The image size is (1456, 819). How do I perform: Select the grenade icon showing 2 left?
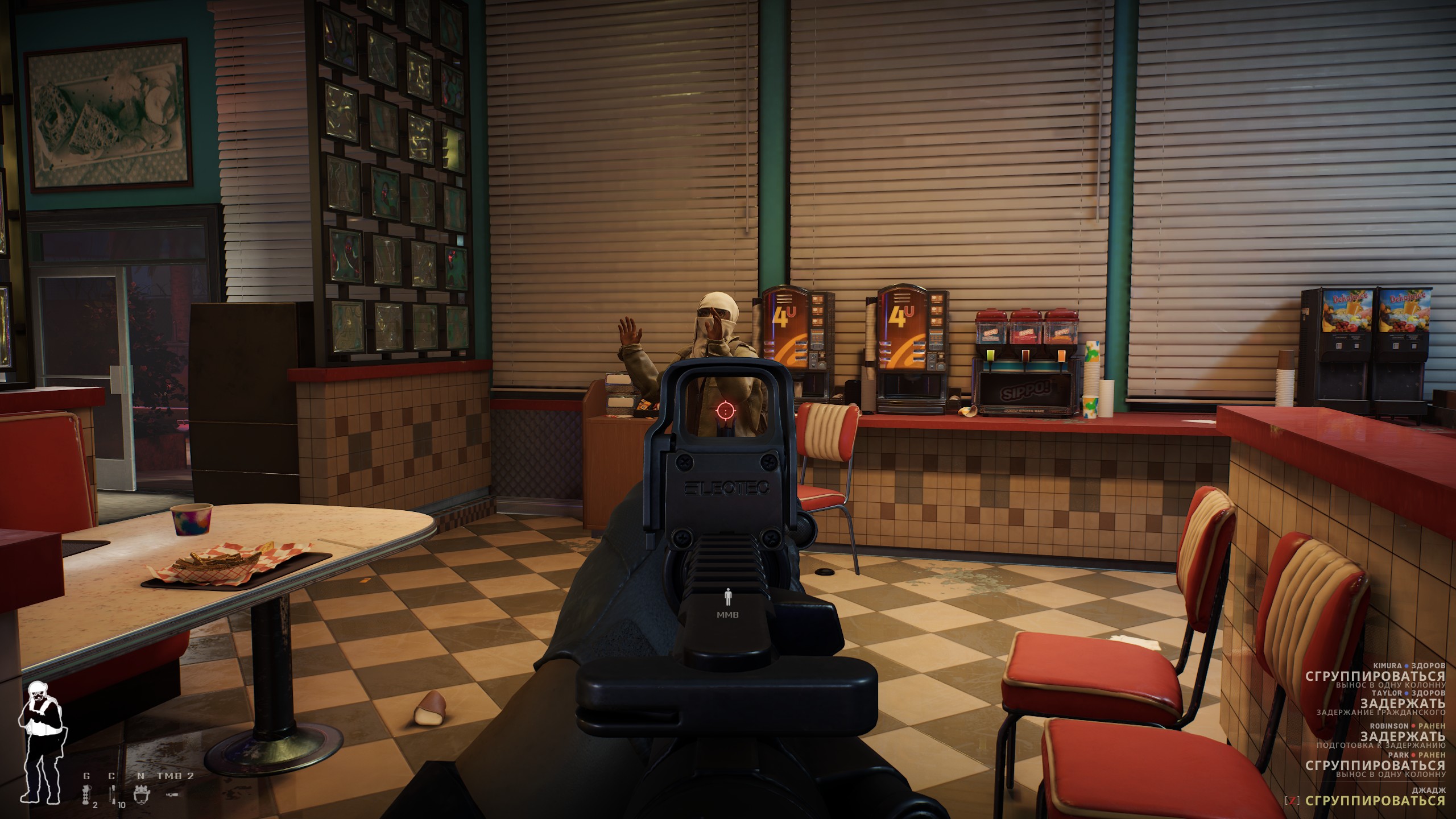(87, 794)
